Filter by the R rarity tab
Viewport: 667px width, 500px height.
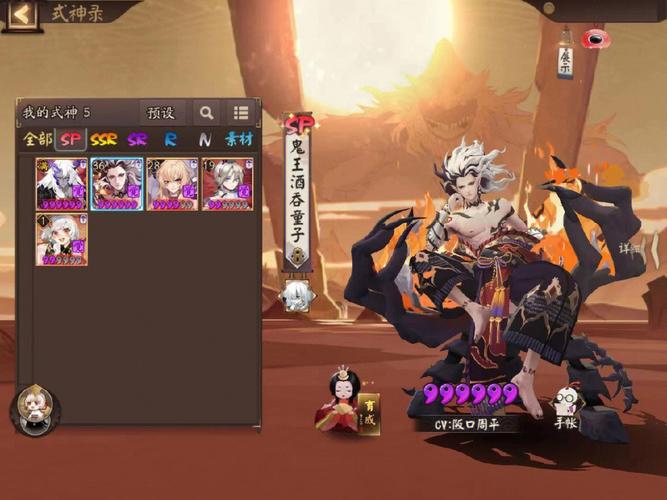[171, 140]
